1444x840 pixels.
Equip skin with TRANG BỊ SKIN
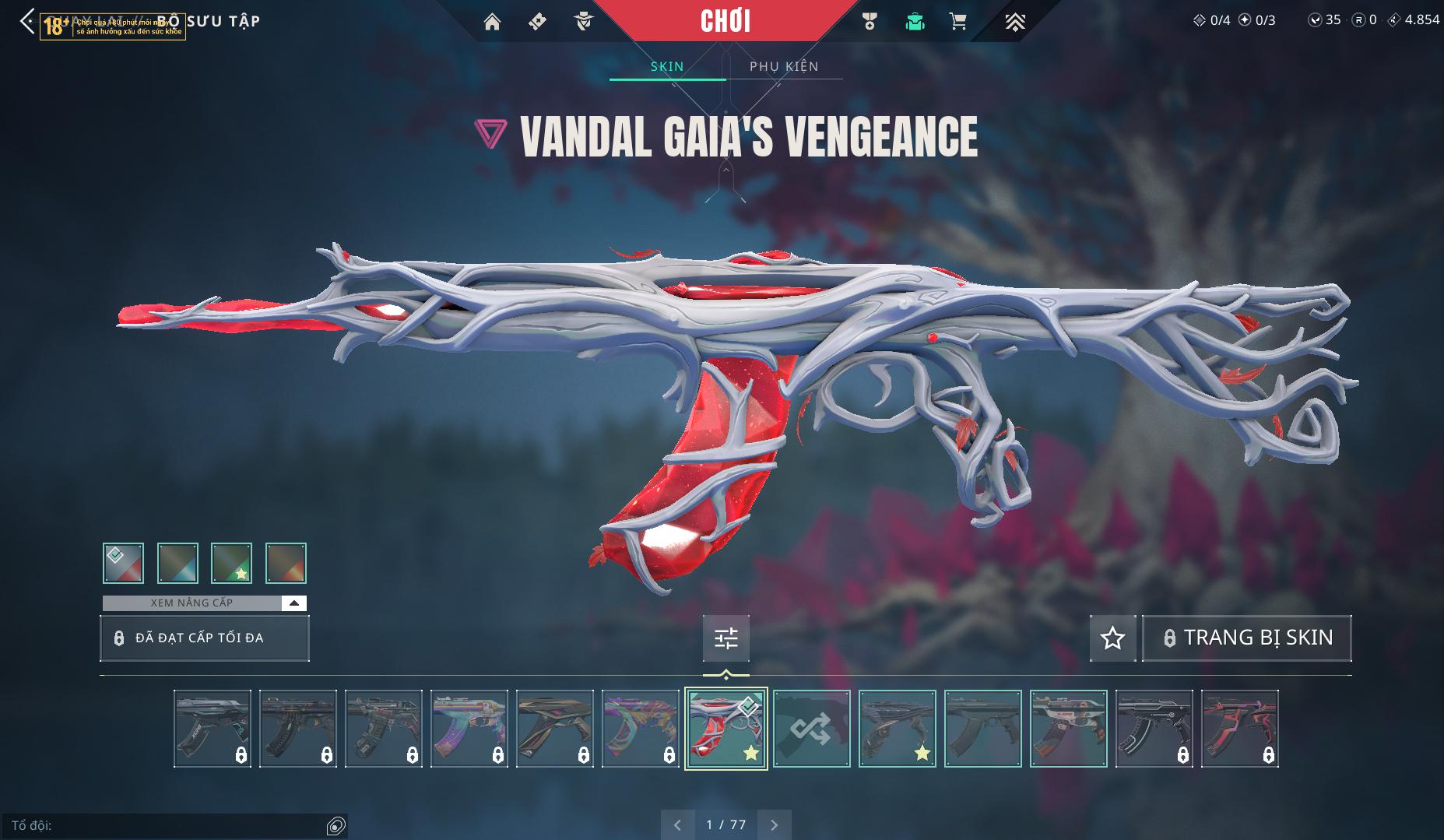click(x=1246, y=638)
